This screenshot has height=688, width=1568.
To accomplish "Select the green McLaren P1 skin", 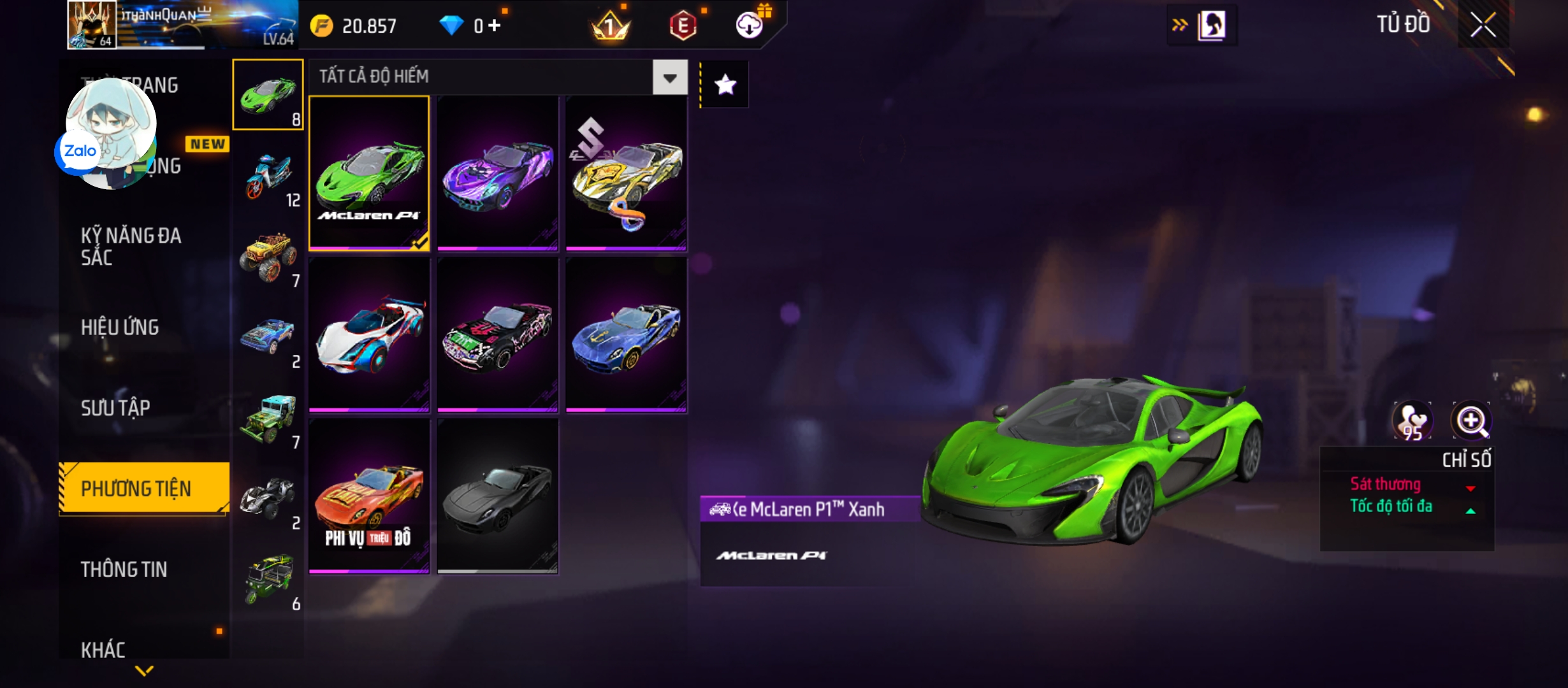I will click(x=369, y=173).
